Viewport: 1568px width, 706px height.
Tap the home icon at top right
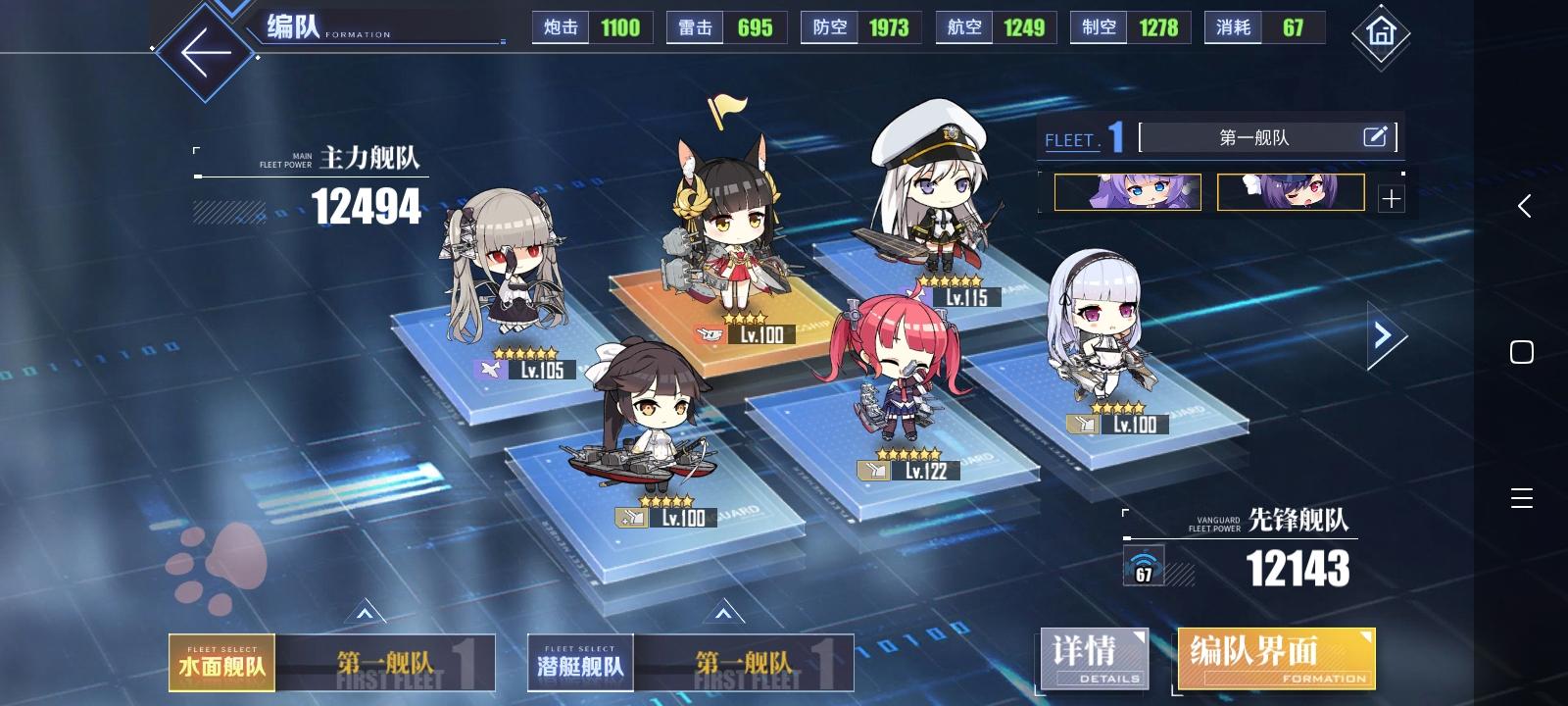[x=1382, y=35]
